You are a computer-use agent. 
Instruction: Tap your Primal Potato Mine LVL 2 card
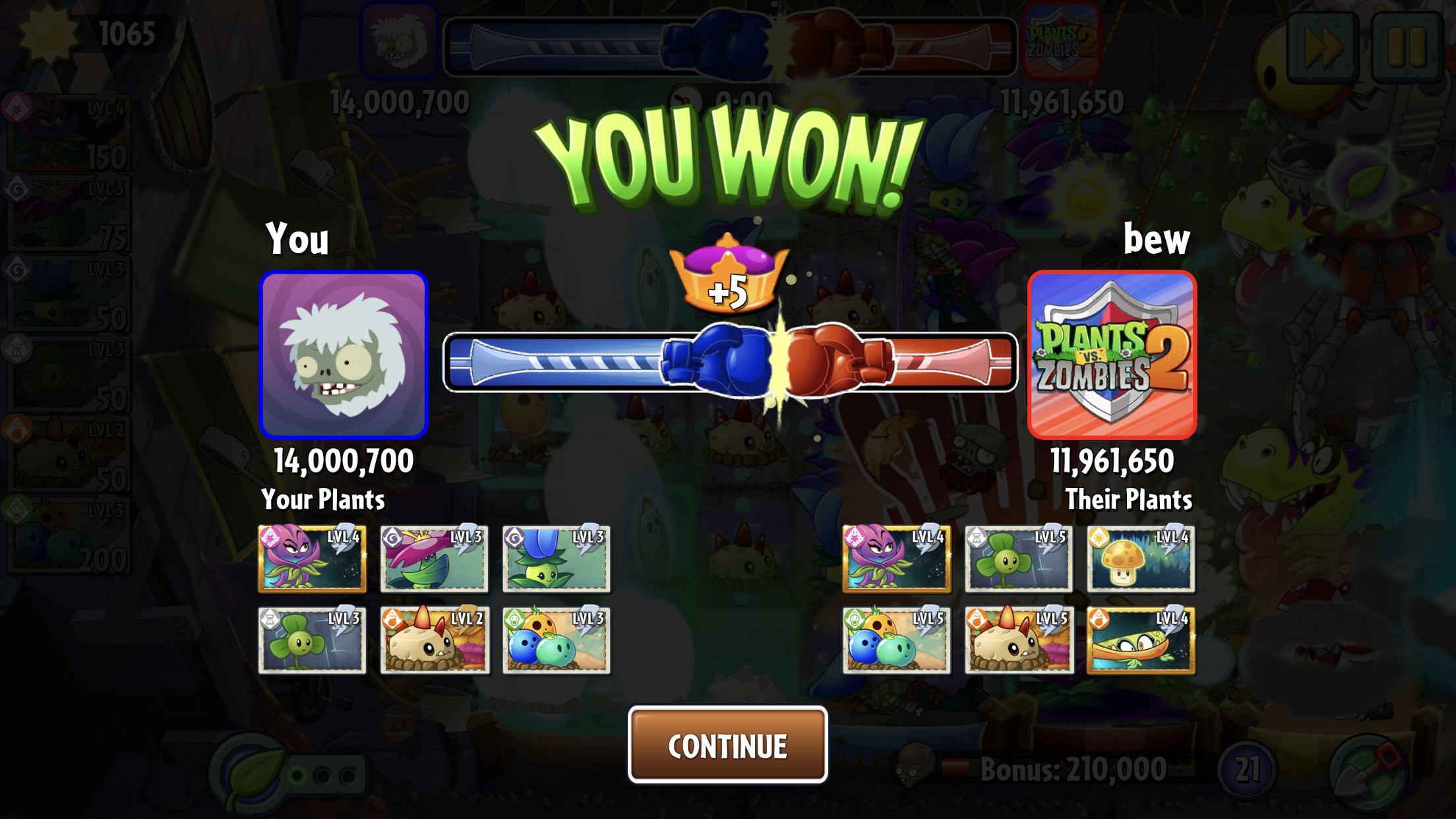[x=434, y=640]
